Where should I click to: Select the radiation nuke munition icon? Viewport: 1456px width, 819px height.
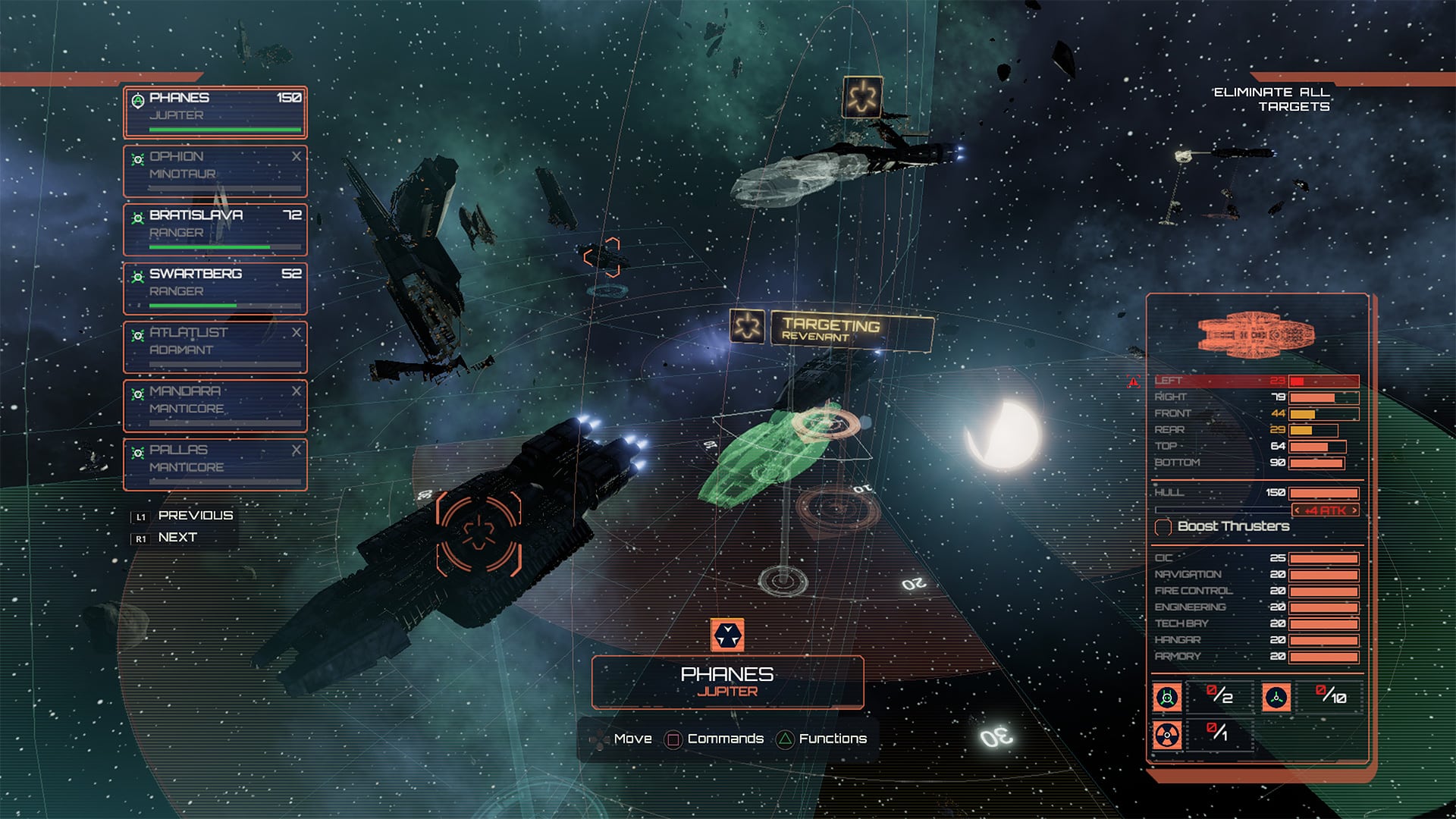(1167, 735)
